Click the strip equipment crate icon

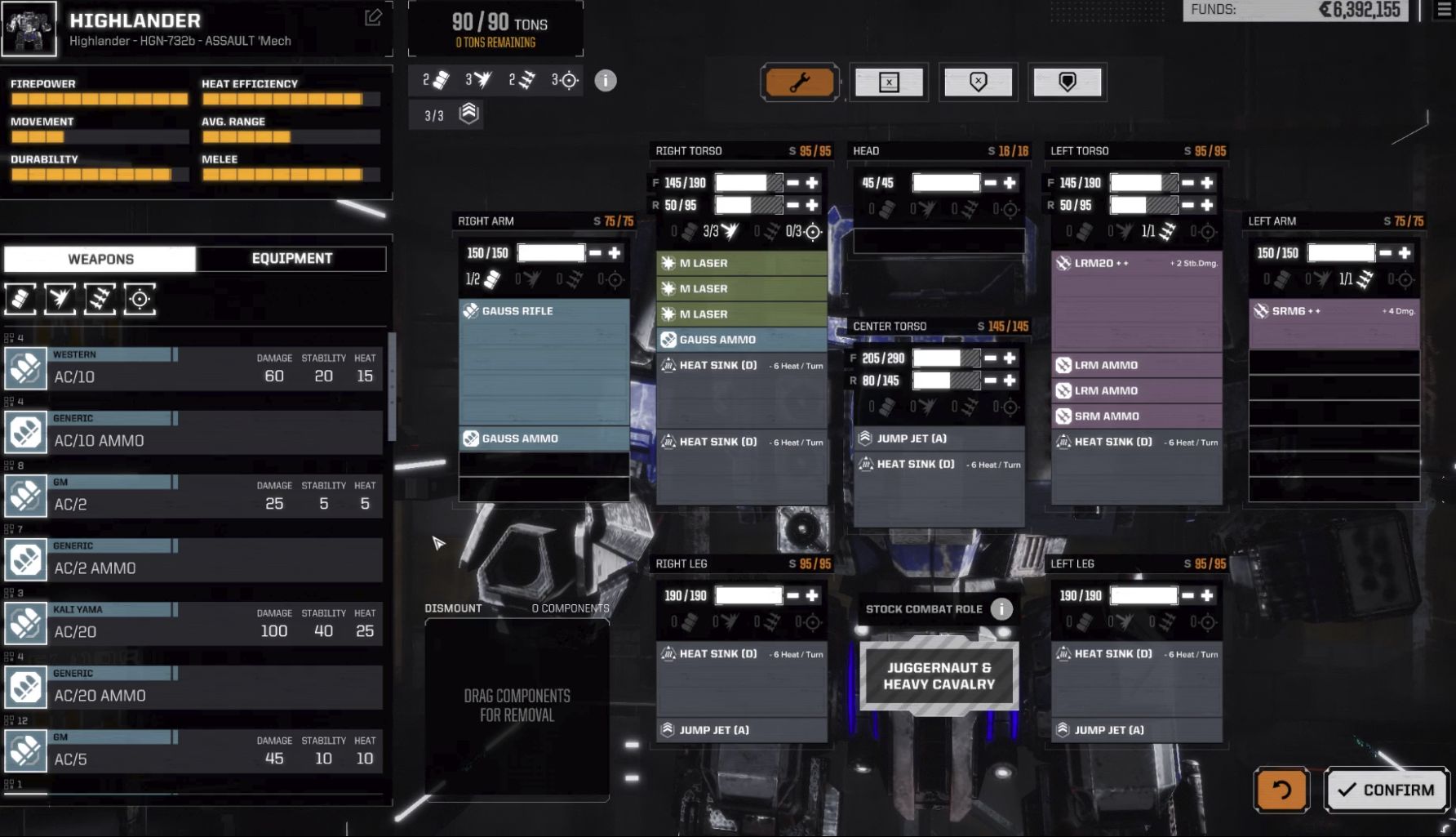(889, 82)
